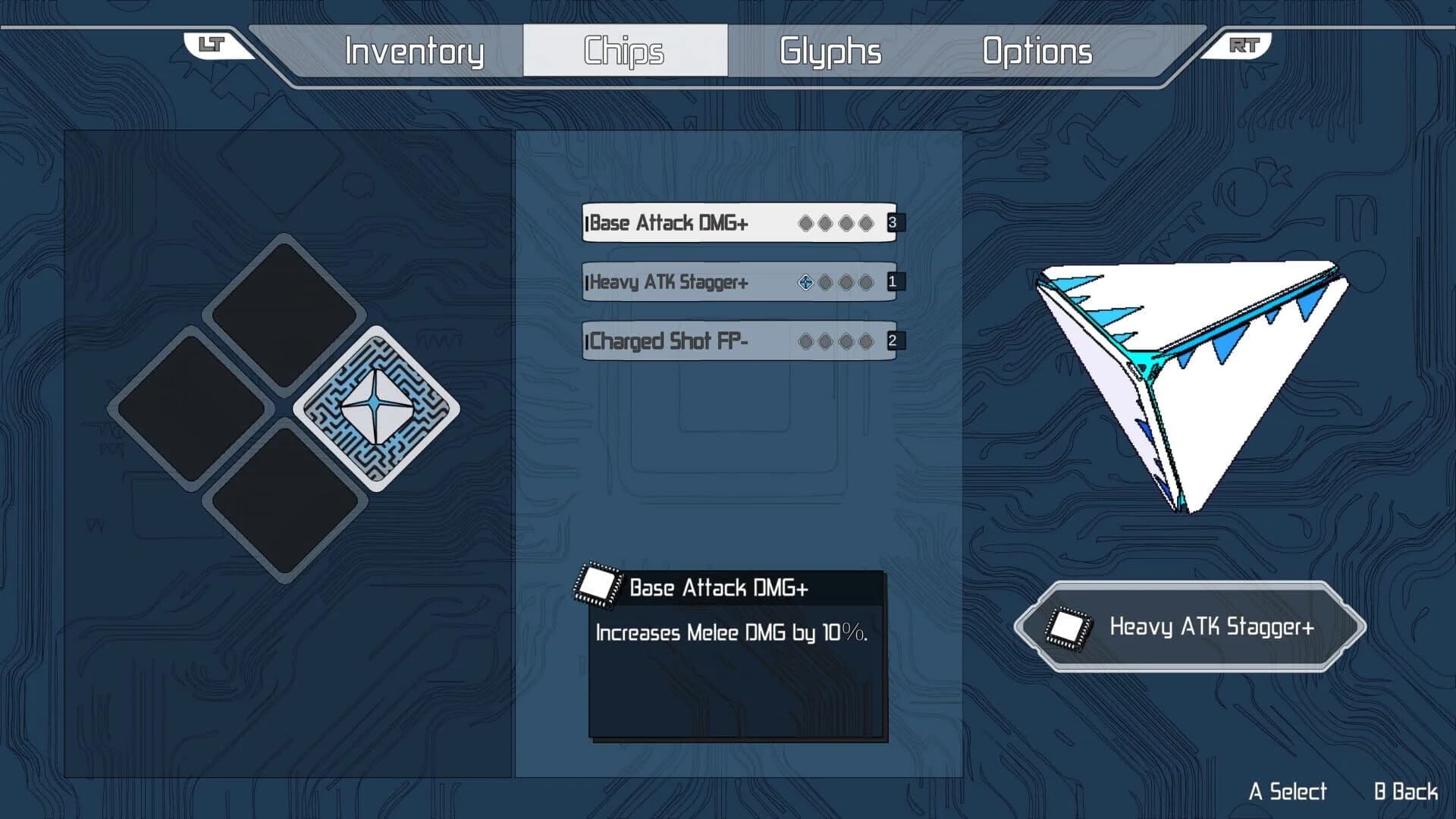
Task: Click the count badge showing 3 on Base Attack DMG+
Action: point(893,222)
